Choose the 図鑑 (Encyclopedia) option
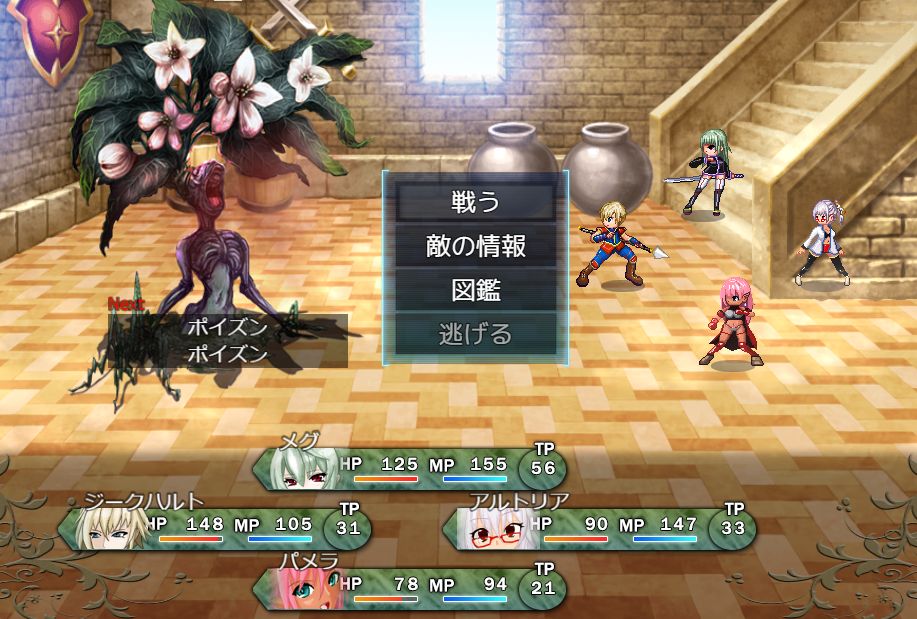This screenshot has width=917, height=619. (475, 290)
